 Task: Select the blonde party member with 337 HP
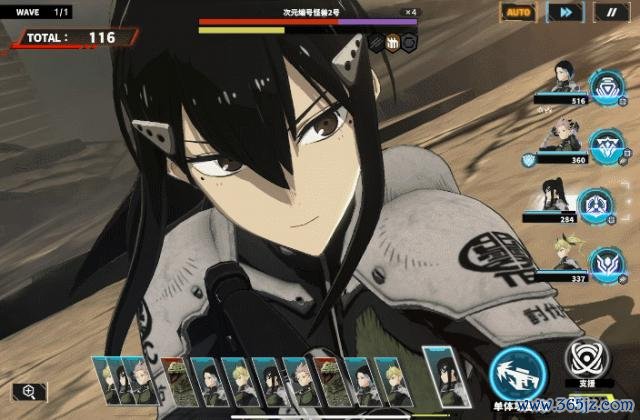tap(564, 254)
